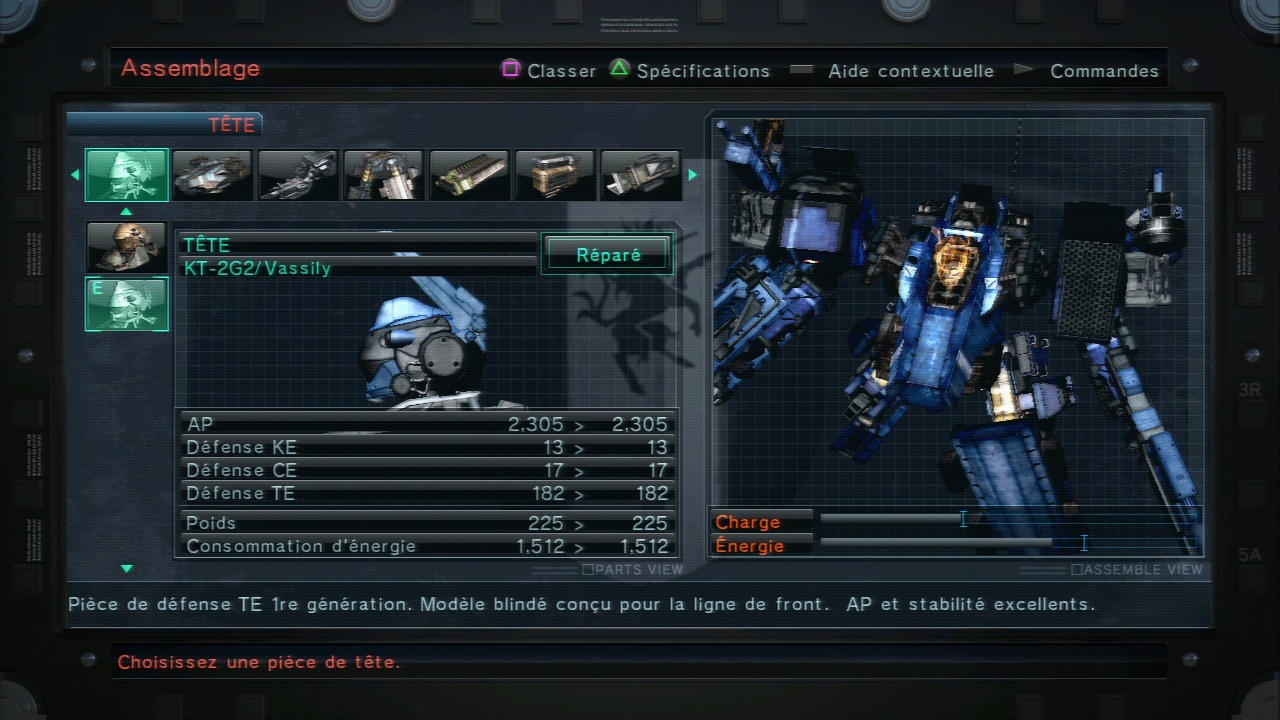
Task: Switch to the core parts category
Action: (212, 175)
